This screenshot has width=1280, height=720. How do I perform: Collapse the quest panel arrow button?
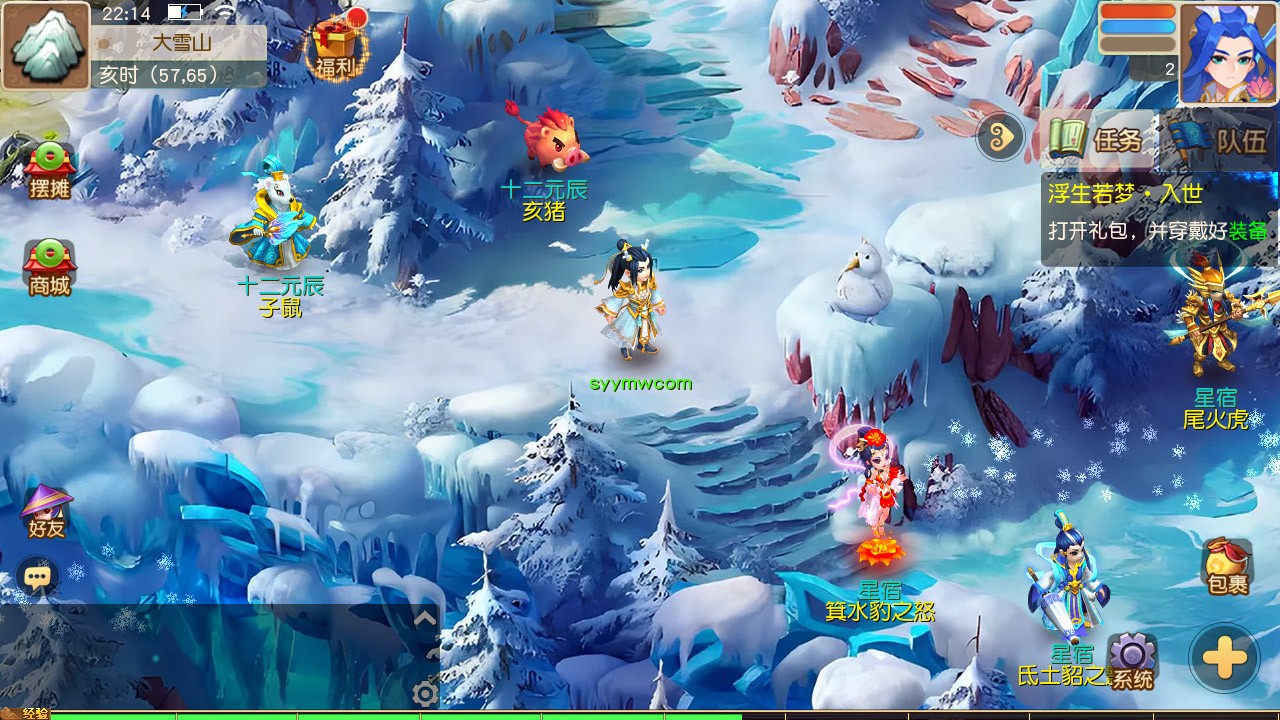tap(1000, 137)
